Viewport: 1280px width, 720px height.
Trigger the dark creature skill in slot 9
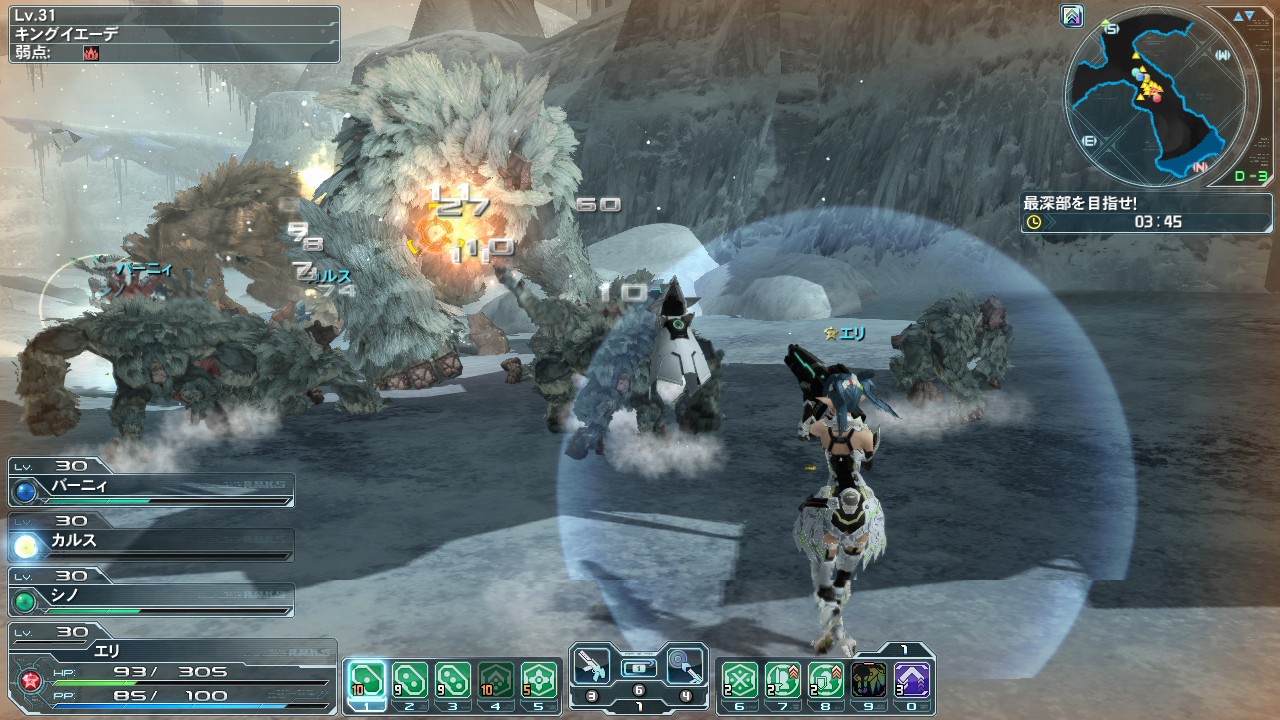coord(869,680)
